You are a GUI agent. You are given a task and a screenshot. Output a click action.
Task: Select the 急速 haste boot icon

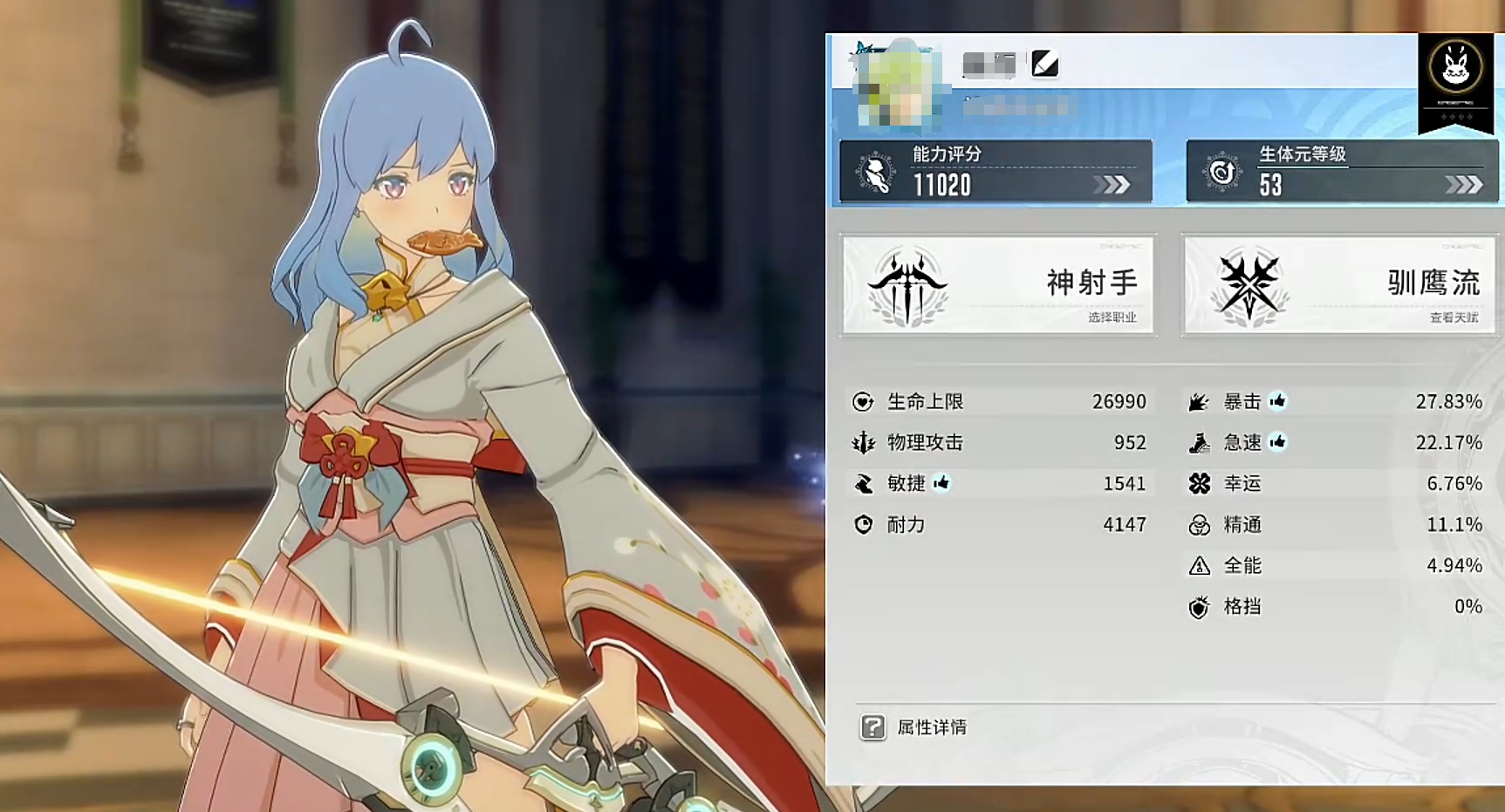(1200, 442)
